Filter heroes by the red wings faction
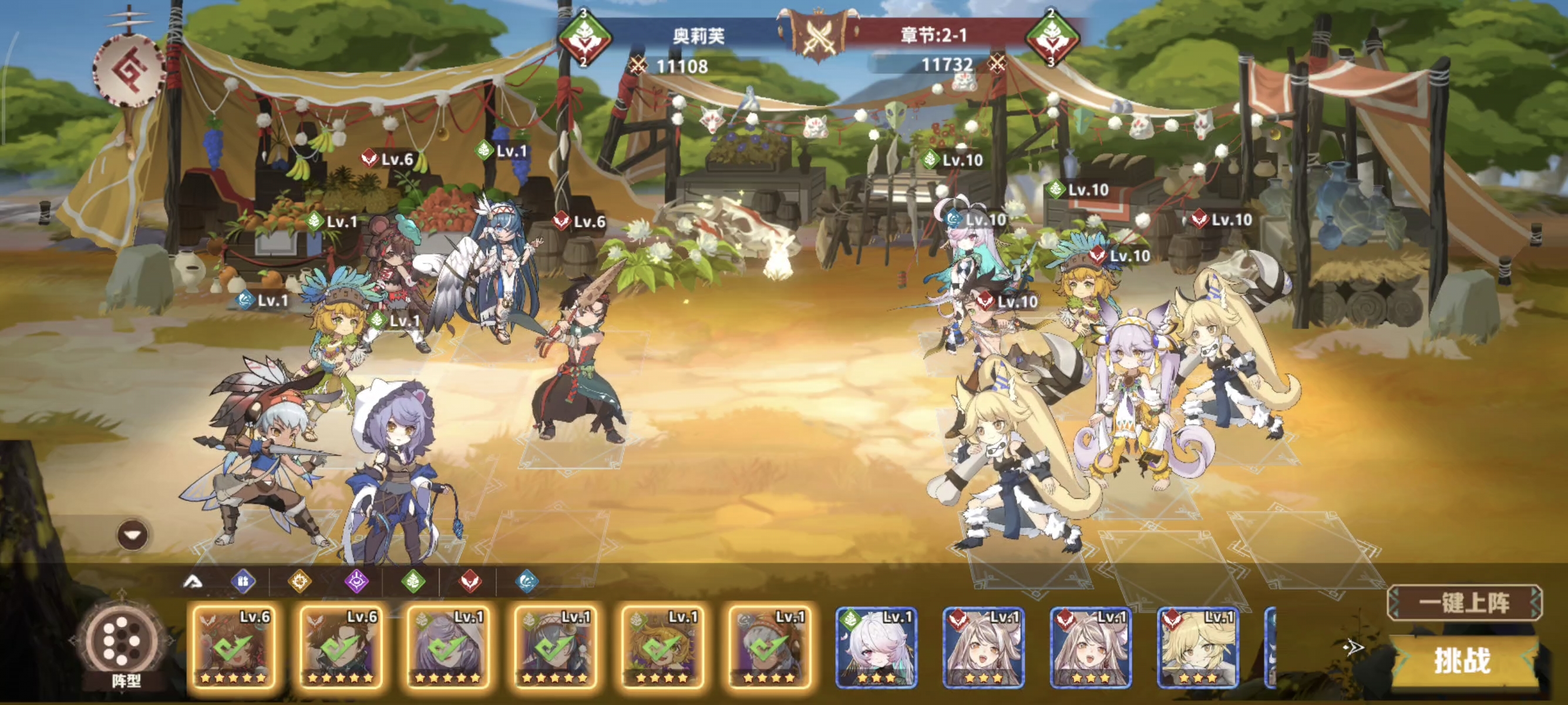Image resolution: width=1568 pixels, height=705 pixels. tap(470, 582)
